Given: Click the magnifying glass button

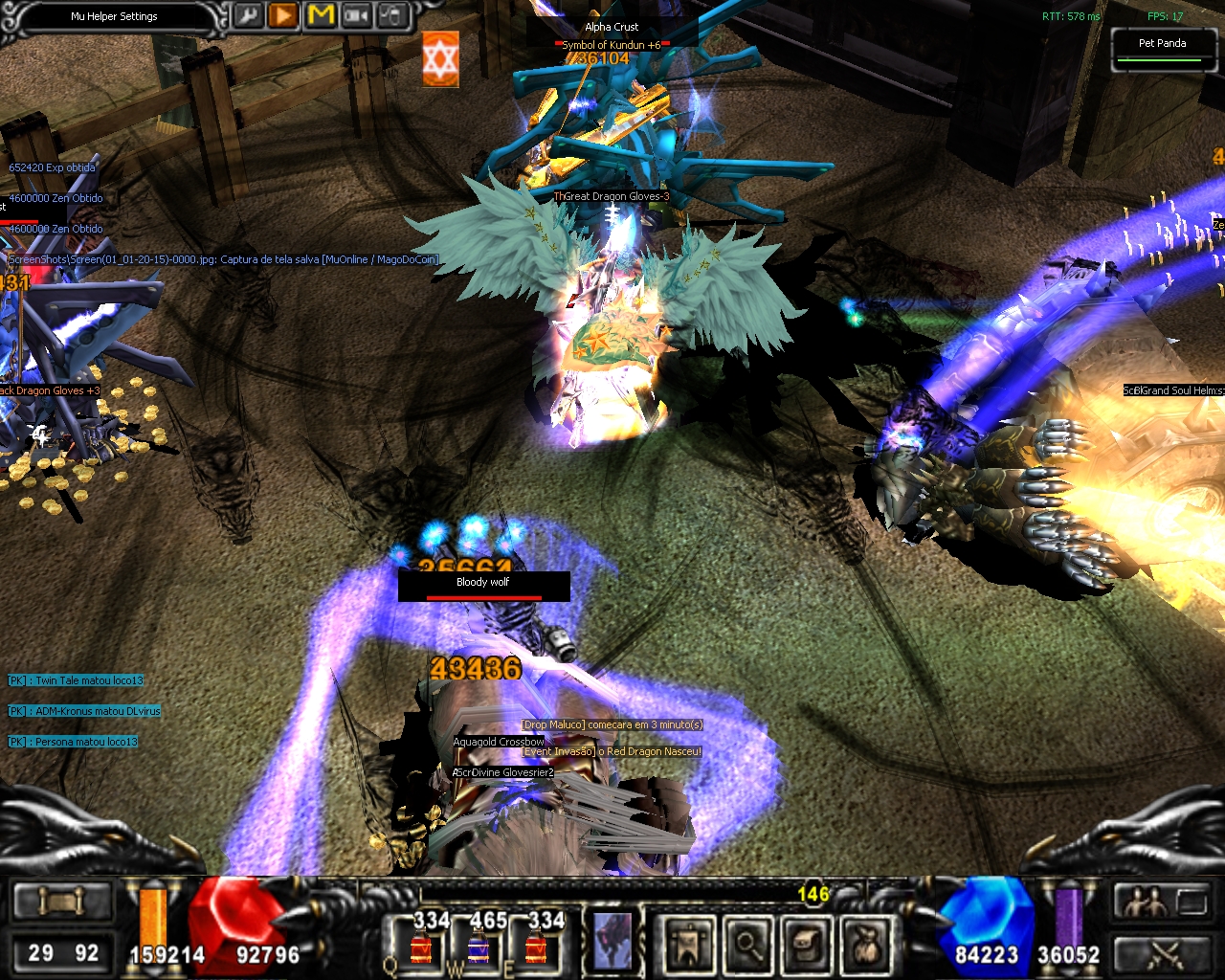Looking at the screenshot, I should click(747, 943).
